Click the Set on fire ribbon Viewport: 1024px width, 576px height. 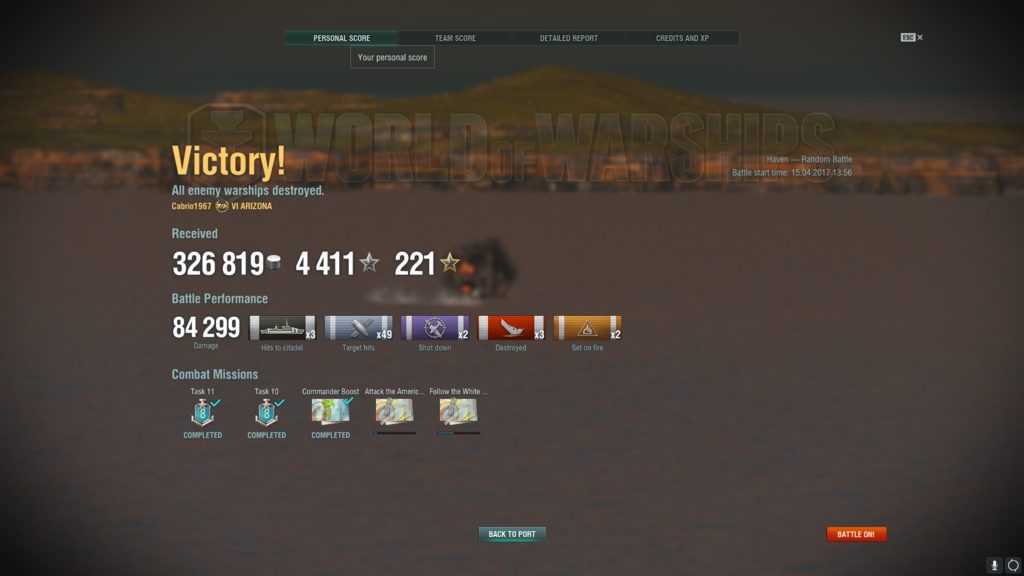[587, 328]
